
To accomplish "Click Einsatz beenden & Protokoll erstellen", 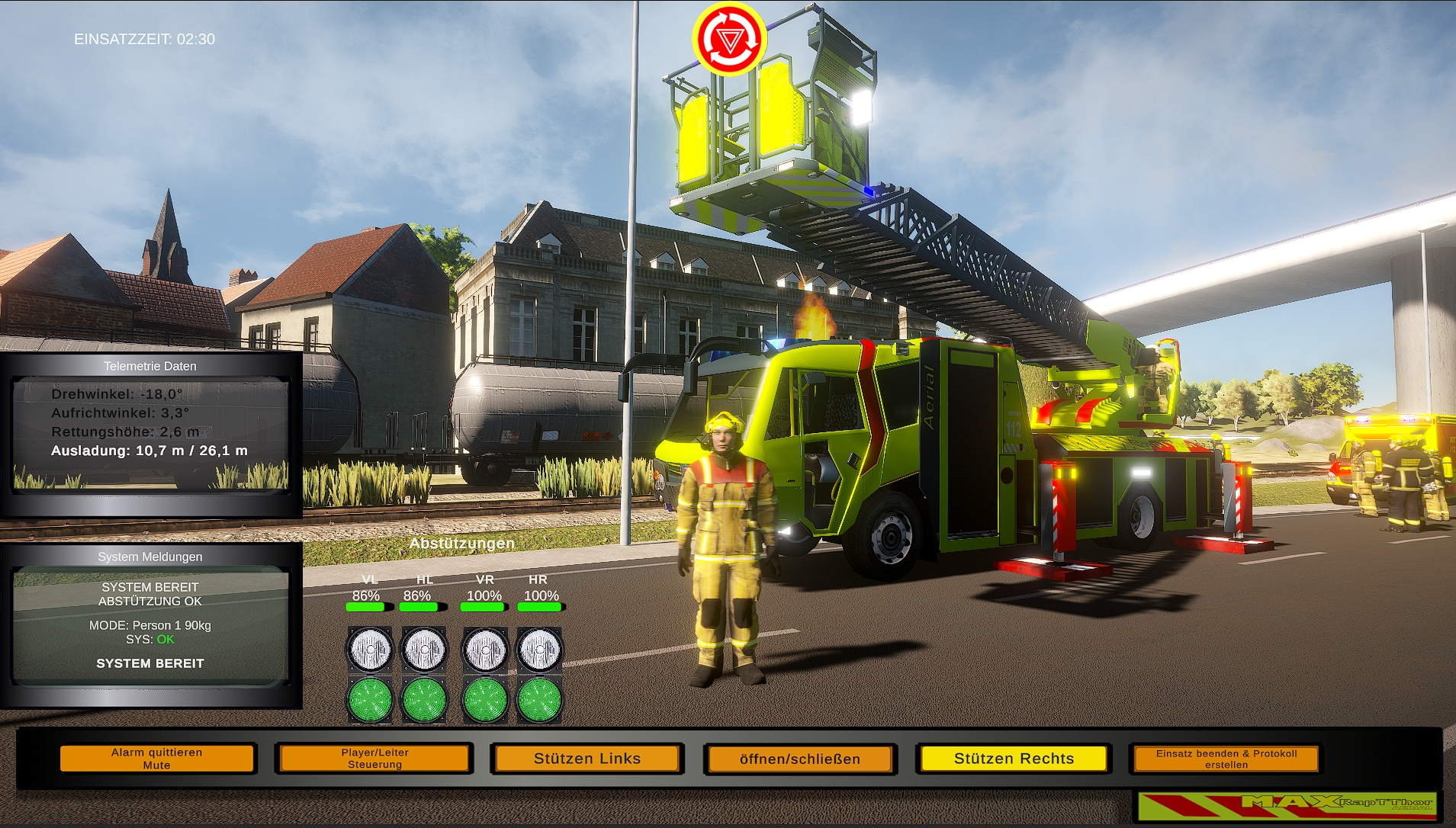I will 1225,759.
